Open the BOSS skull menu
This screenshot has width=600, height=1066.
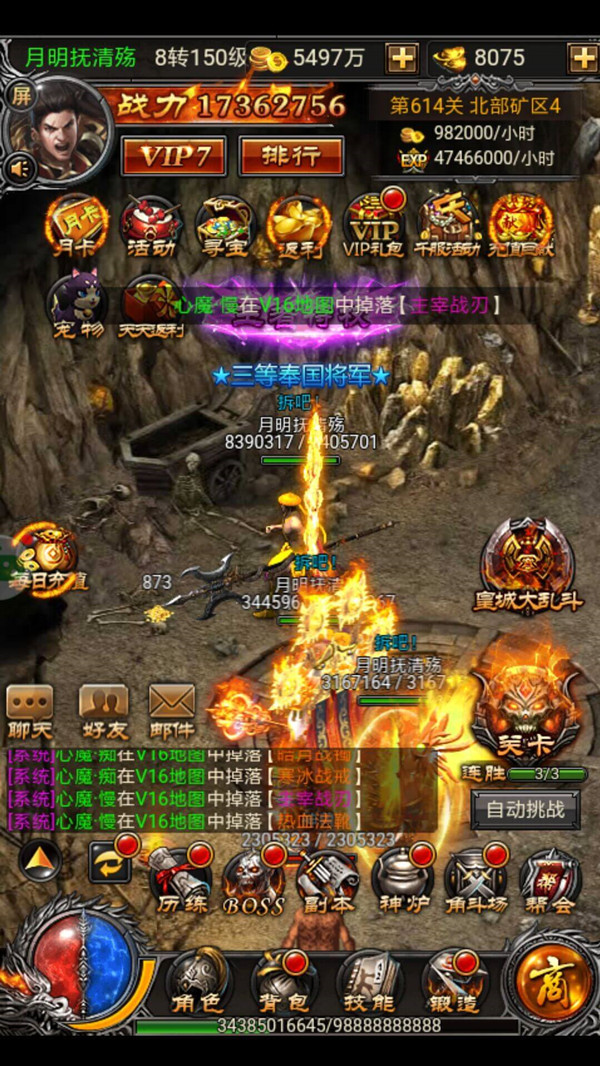254,880
